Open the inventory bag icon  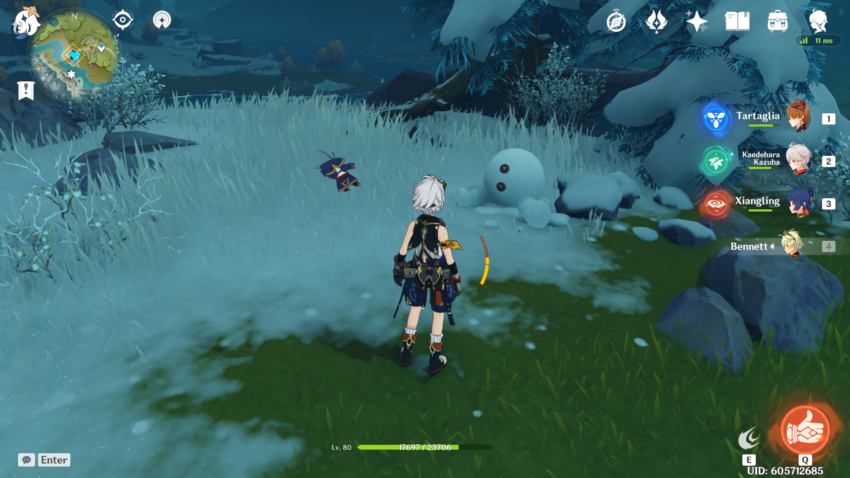click(778, 20)
